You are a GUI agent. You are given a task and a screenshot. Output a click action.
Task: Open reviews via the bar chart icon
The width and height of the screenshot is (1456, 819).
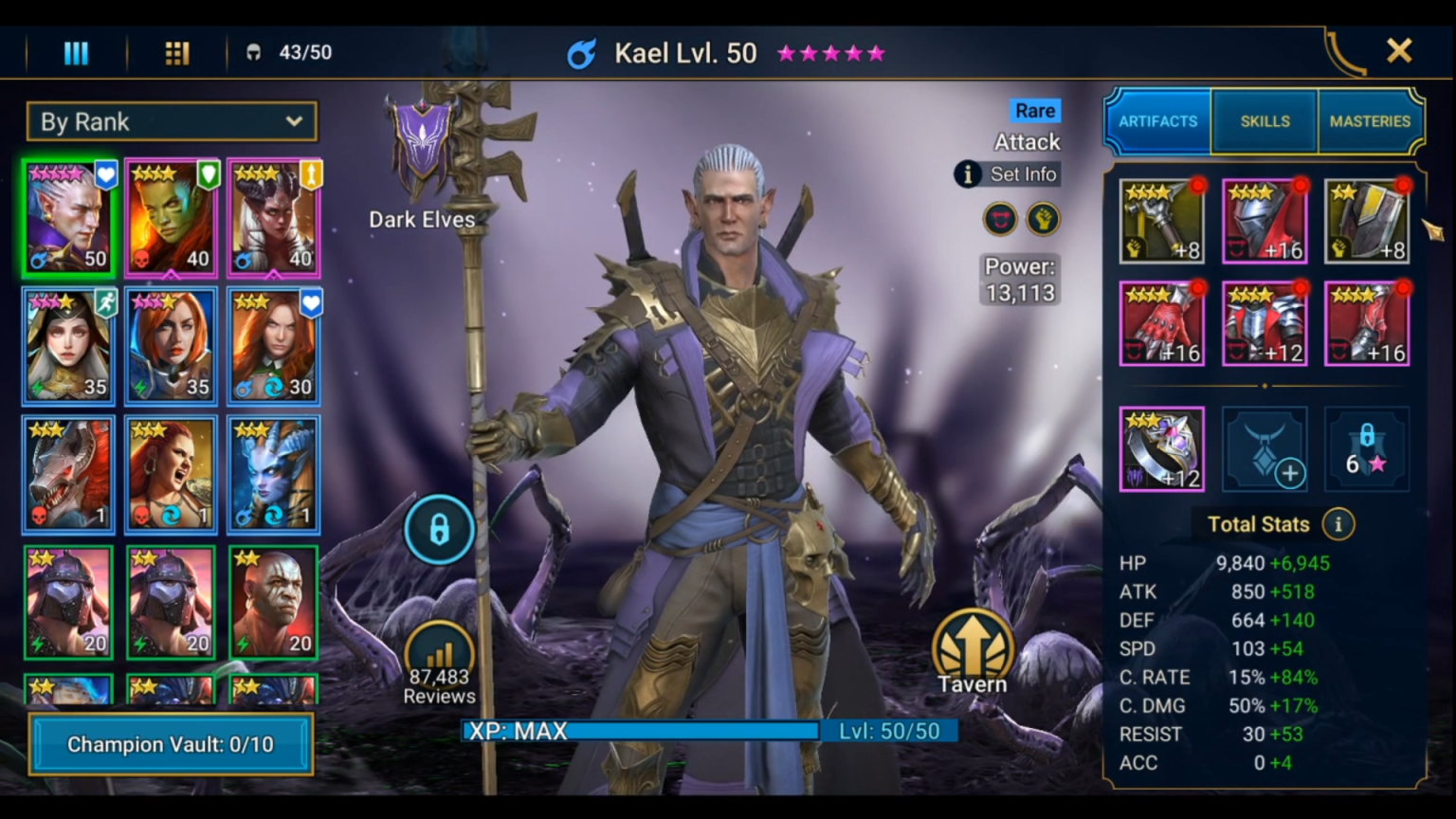click(x=439, y=653)
